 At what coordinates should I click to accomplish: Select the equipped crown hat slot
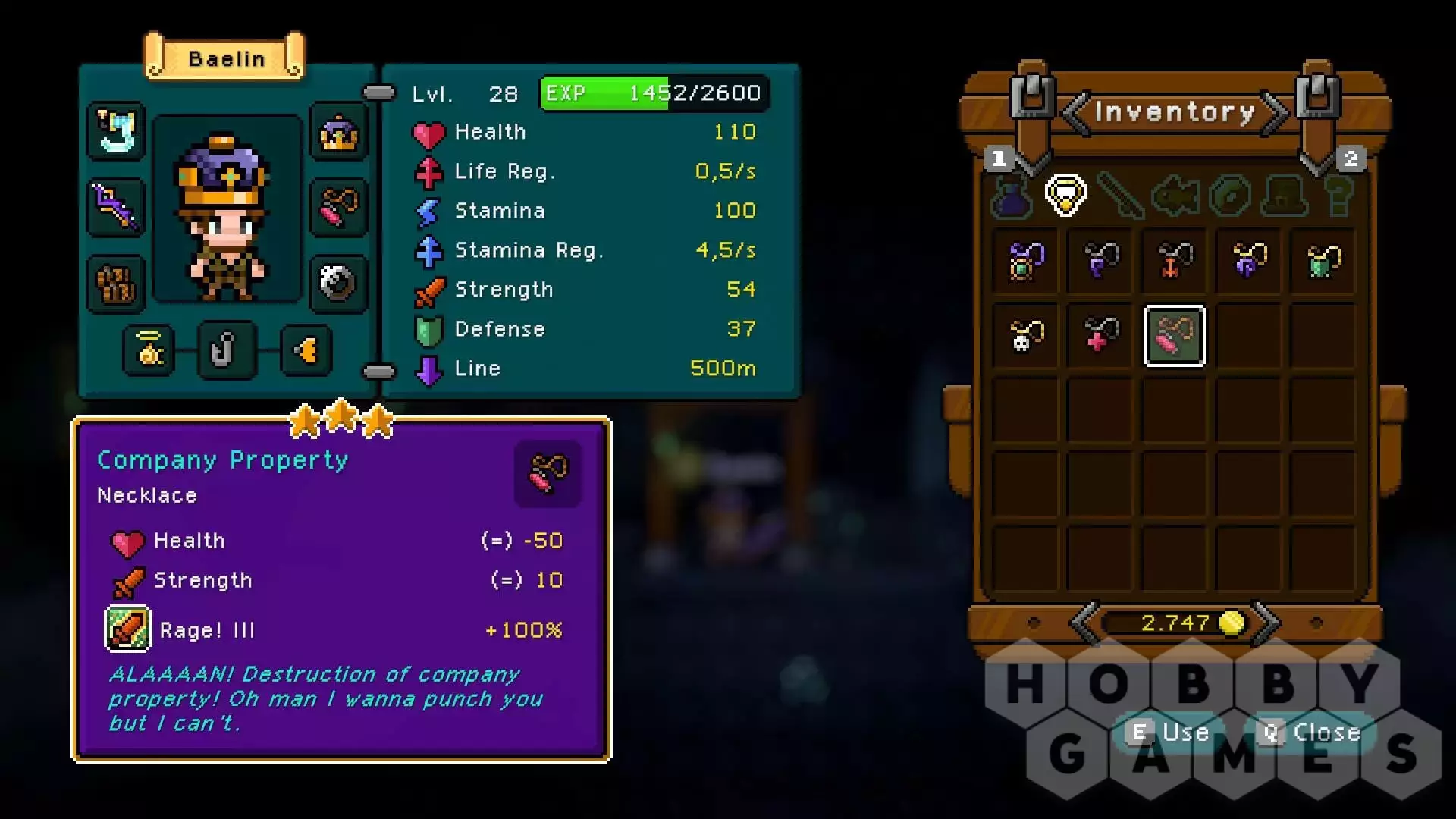click(339, 133)
